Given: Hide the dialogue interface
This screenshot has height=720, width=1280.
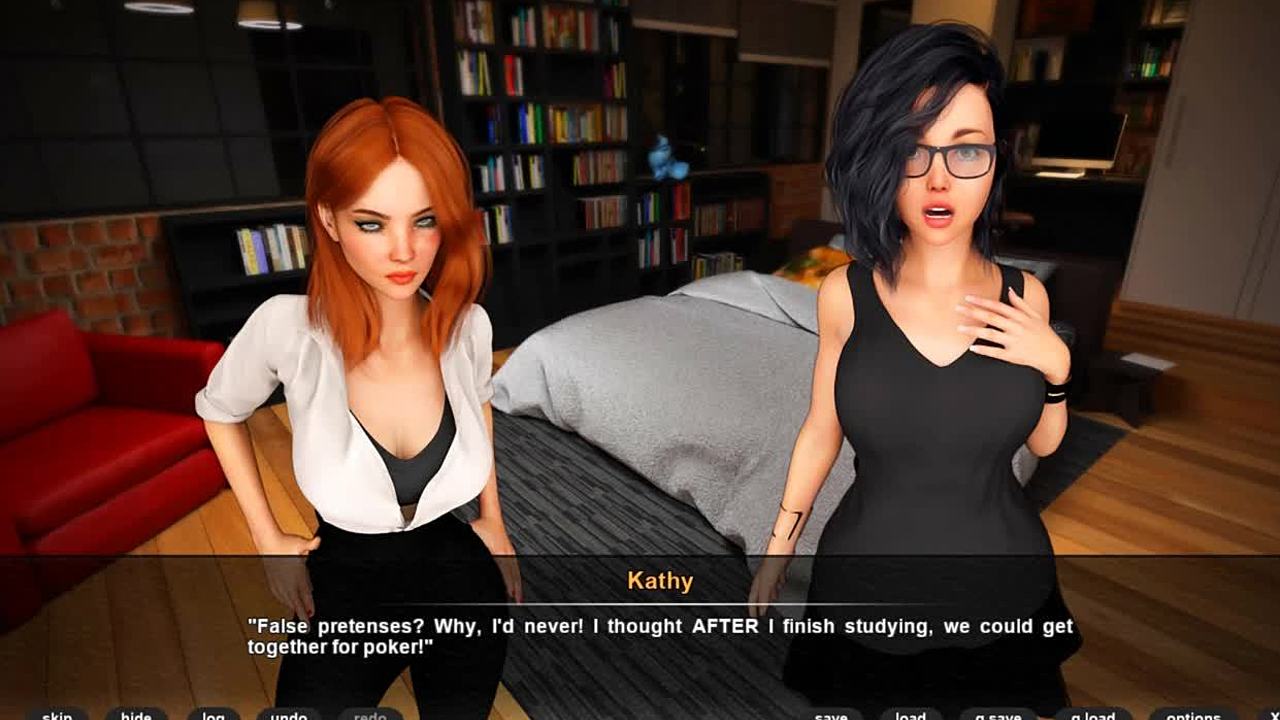Looking at the screenshot, I should tap(136, 714).
